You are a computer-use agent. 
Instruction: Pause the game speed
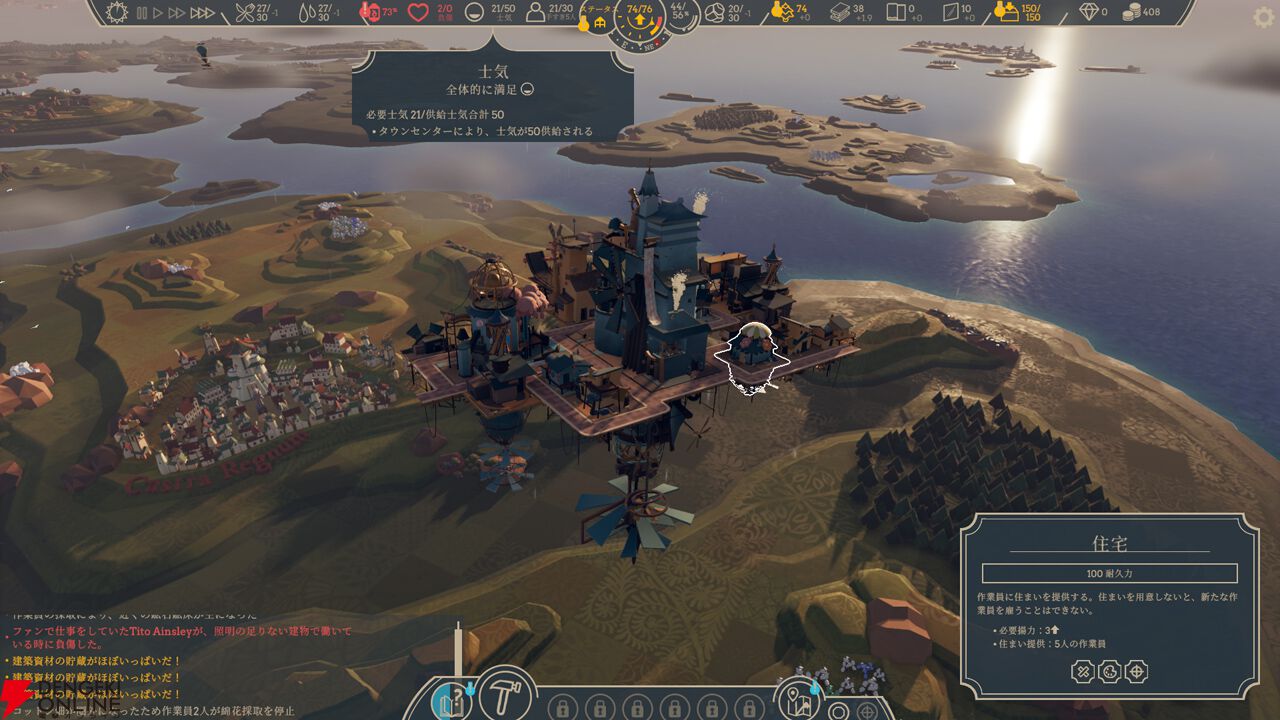coord(142,13)
